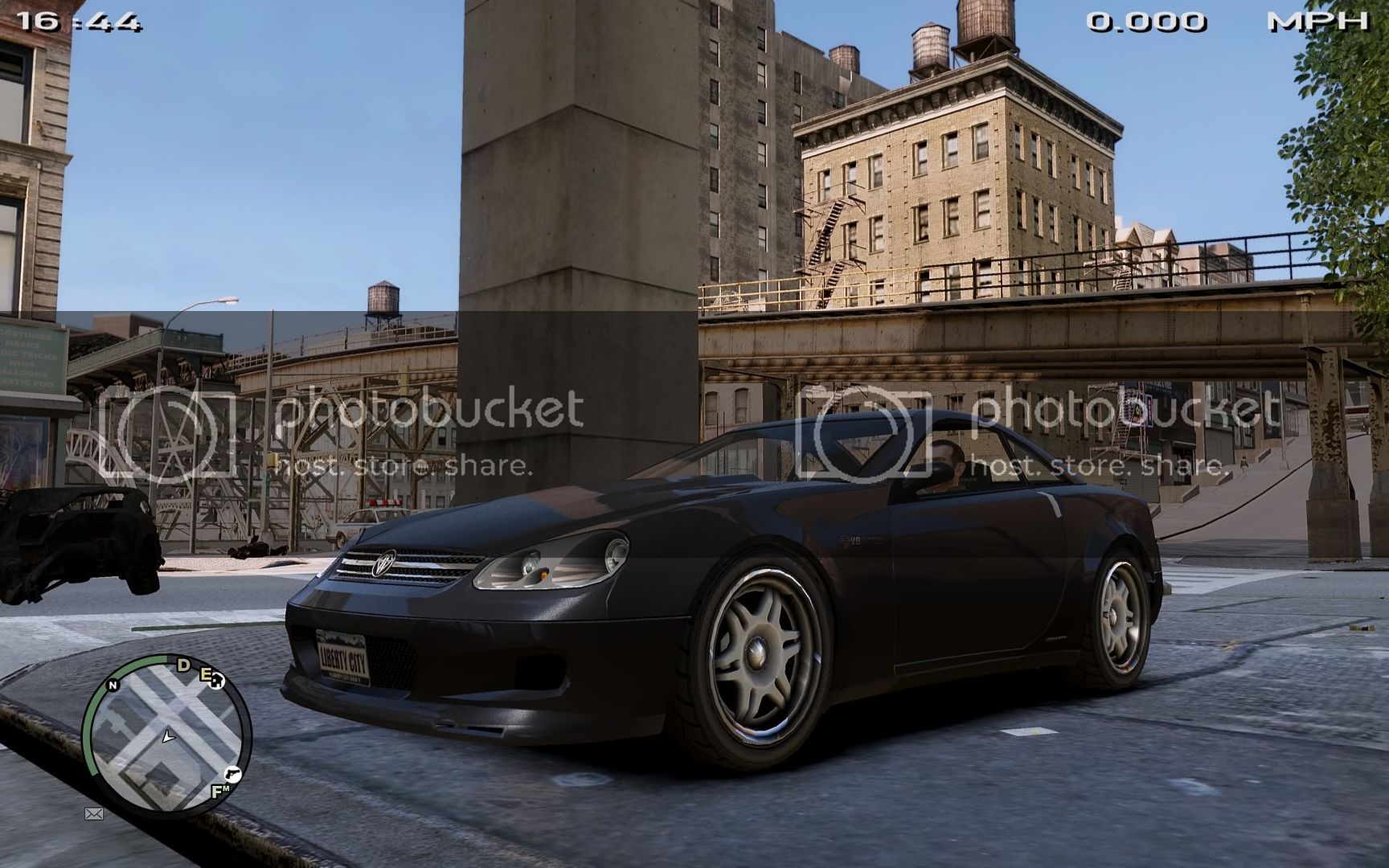Click the D mission marker on radar
This screenshot has width=1389, height=868.
pyautogui.click(x=183, y=664)
